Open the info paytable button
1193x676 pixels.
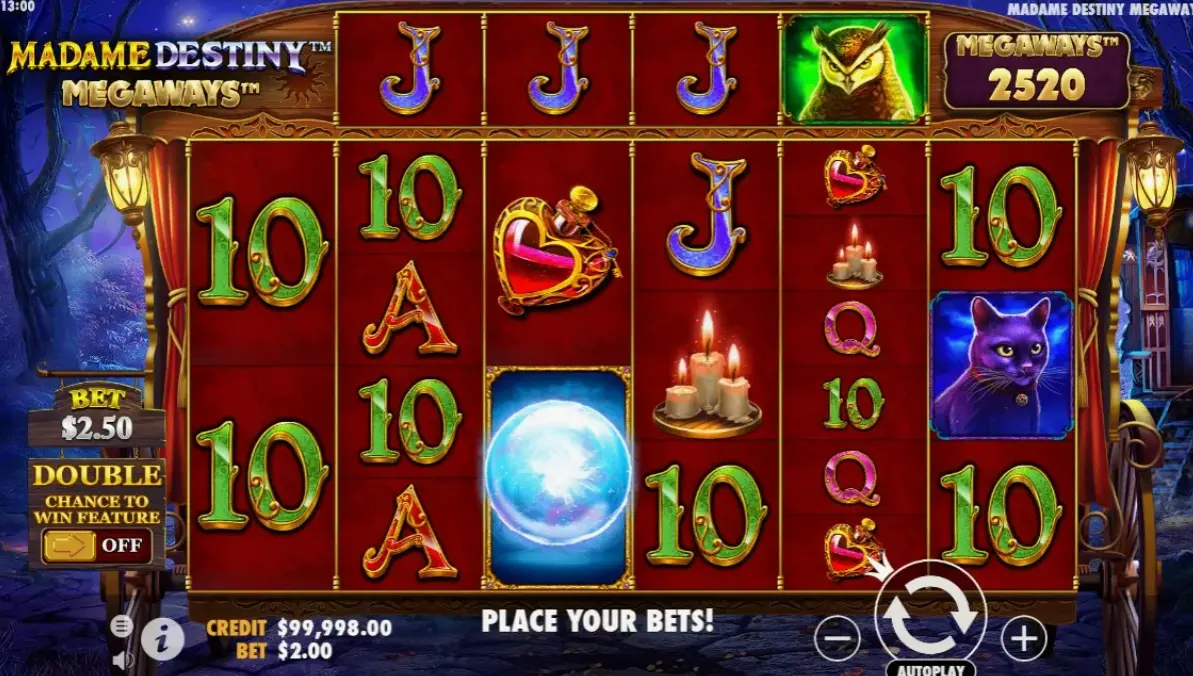[162, 638]
